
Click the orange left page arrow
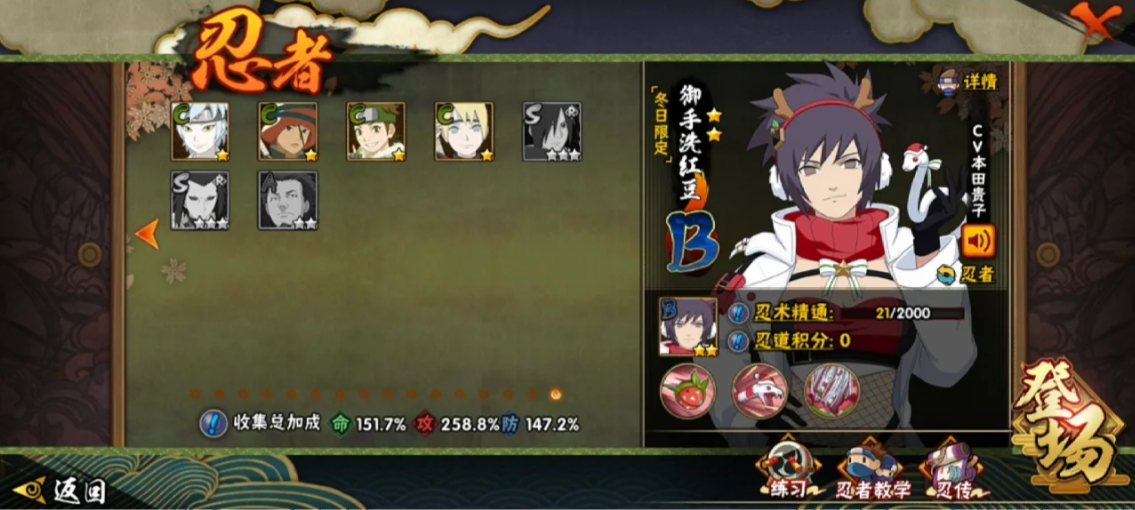coord(147,234)
